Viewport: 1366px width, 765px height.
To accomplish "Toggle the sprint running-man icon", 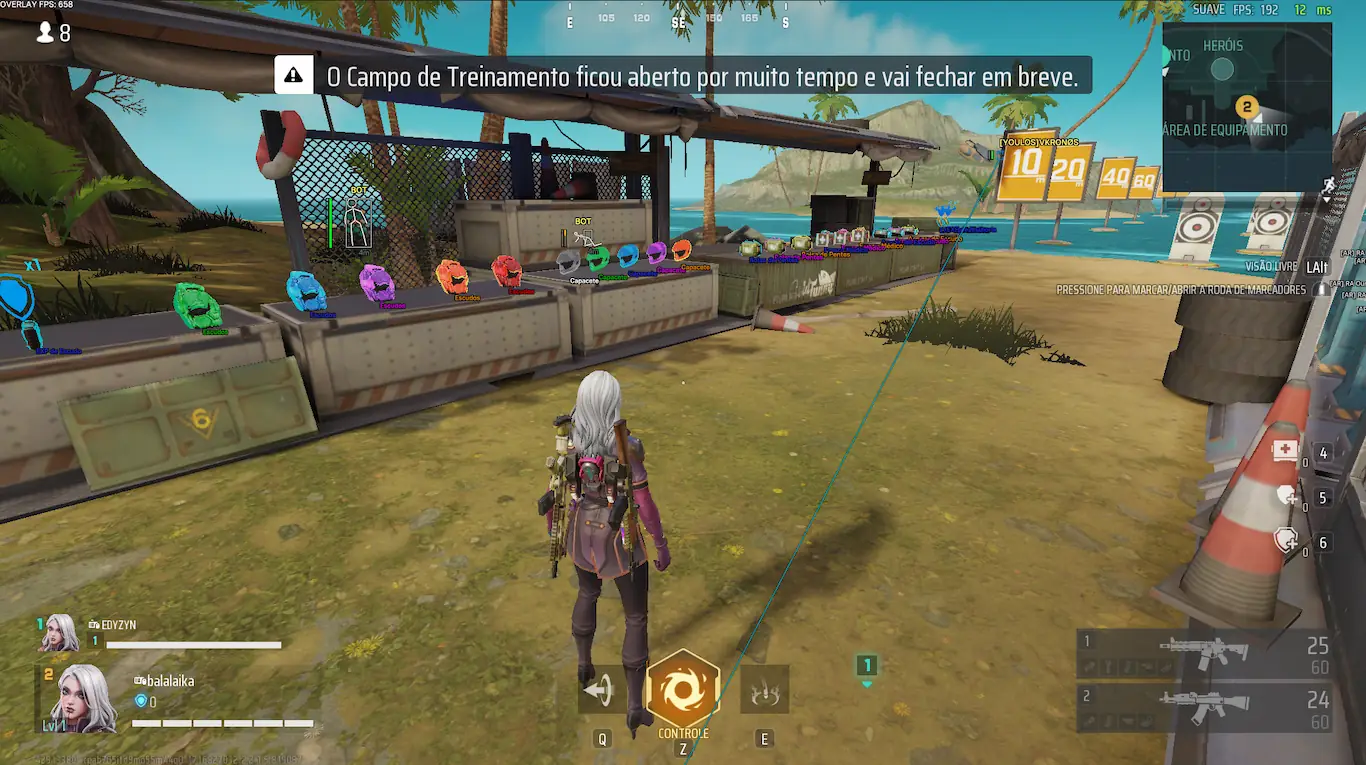I will (x=1328, y=185).
